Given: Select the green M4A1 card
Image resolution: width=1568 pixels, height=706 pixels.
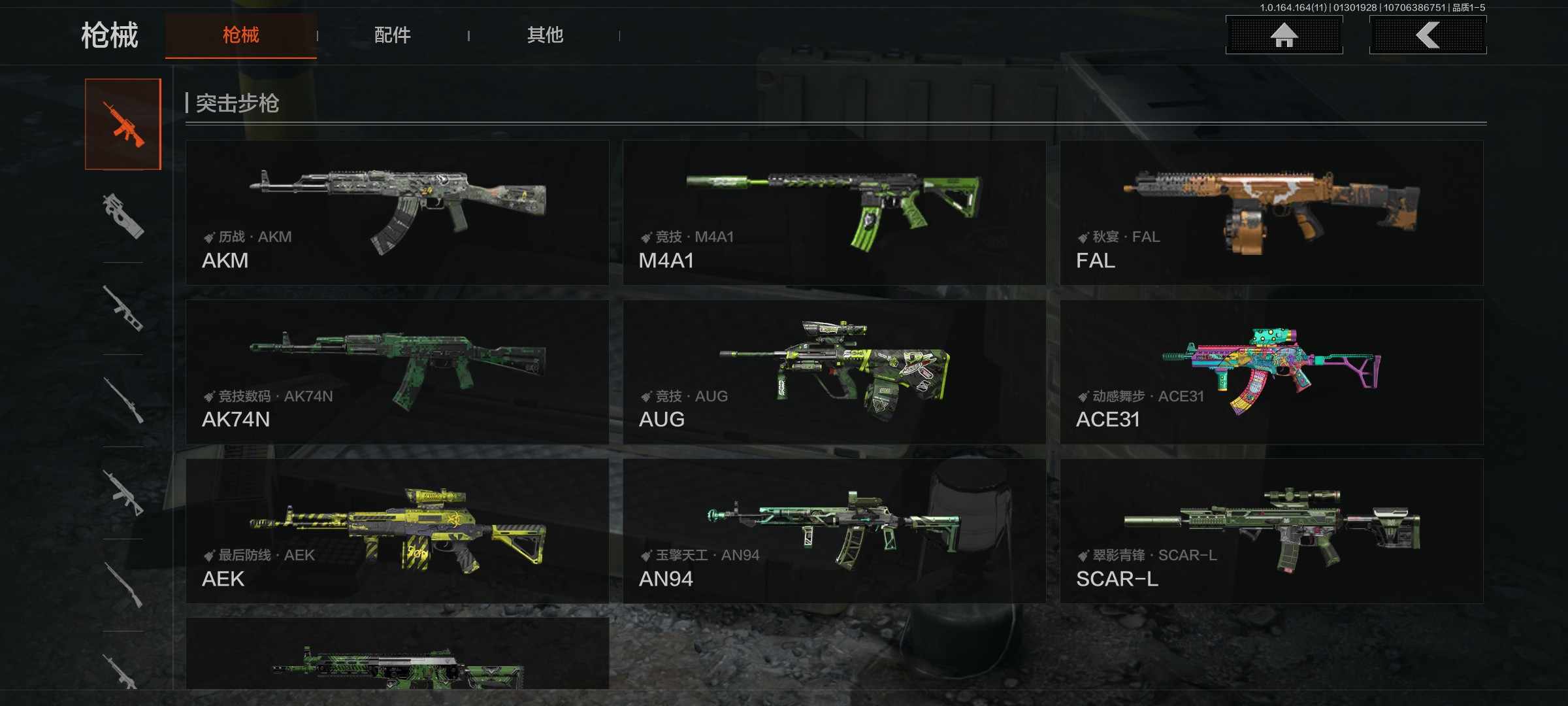Looking at the screenshot, I should coord(834,212).
